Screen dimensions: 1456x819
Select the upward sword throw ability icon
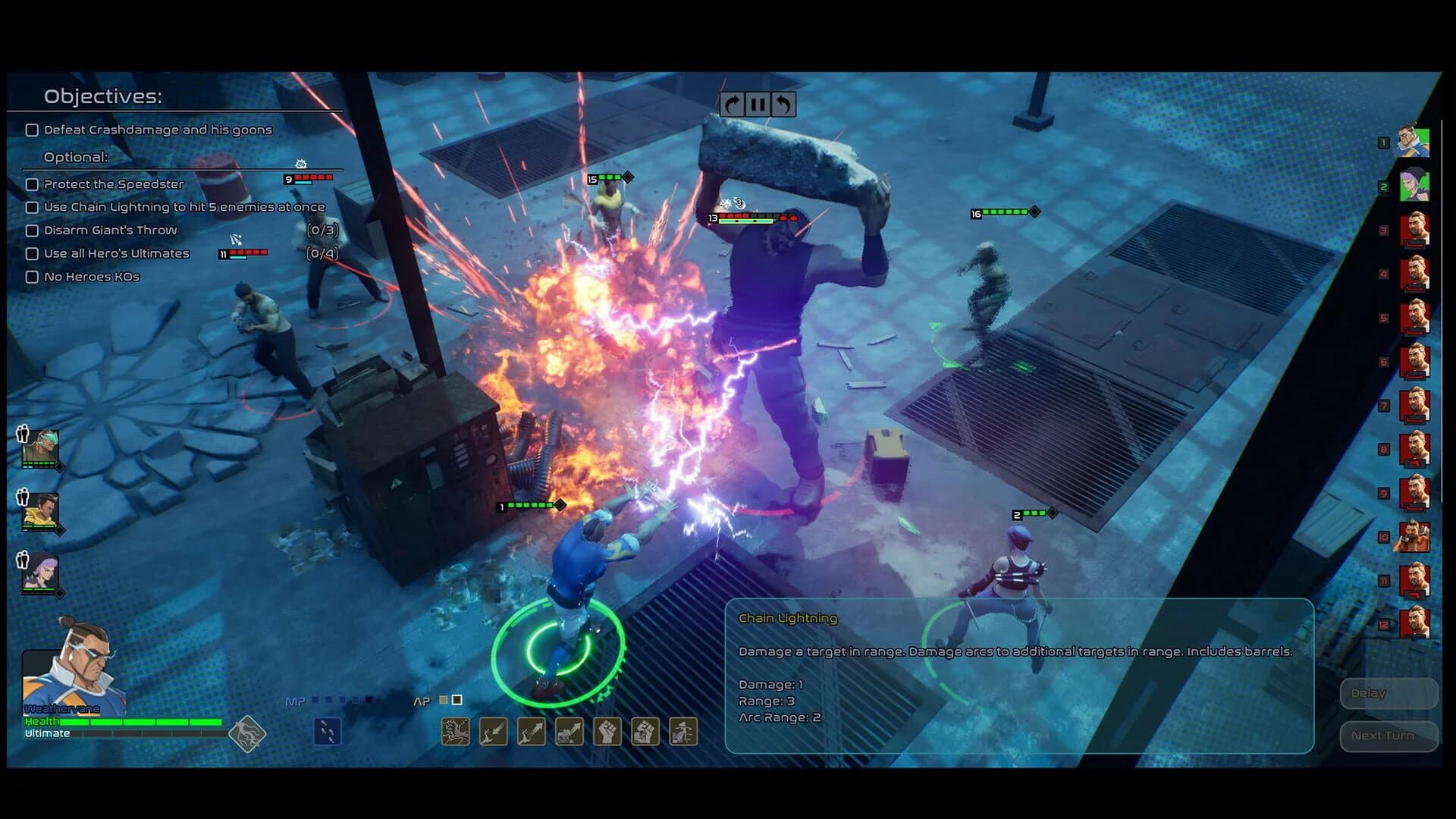[x=531, y=731]
